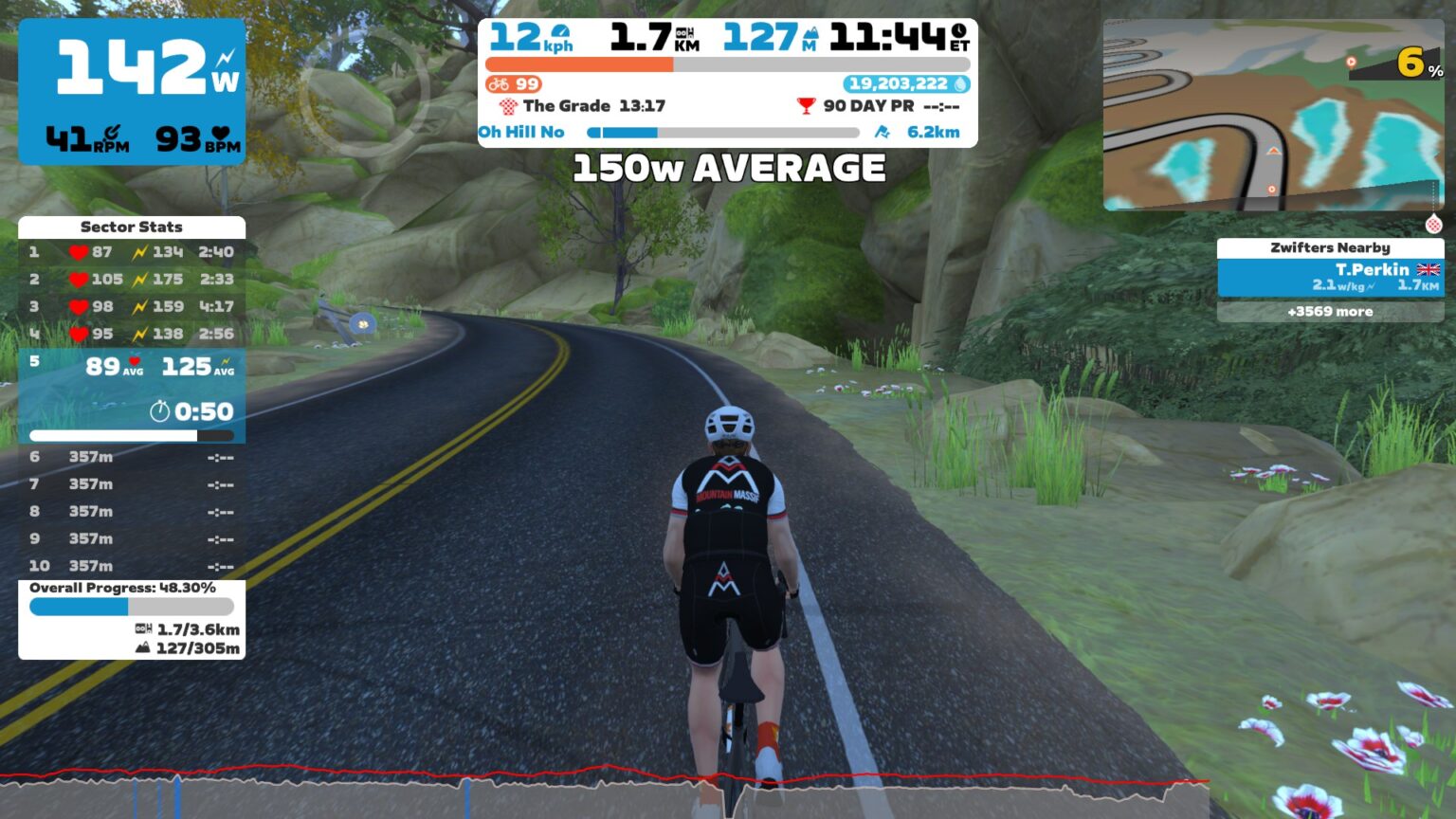Expand the +3569 more riders list
The width and height of the screenshot is (1456, 819).
[x=1329, y=311]
